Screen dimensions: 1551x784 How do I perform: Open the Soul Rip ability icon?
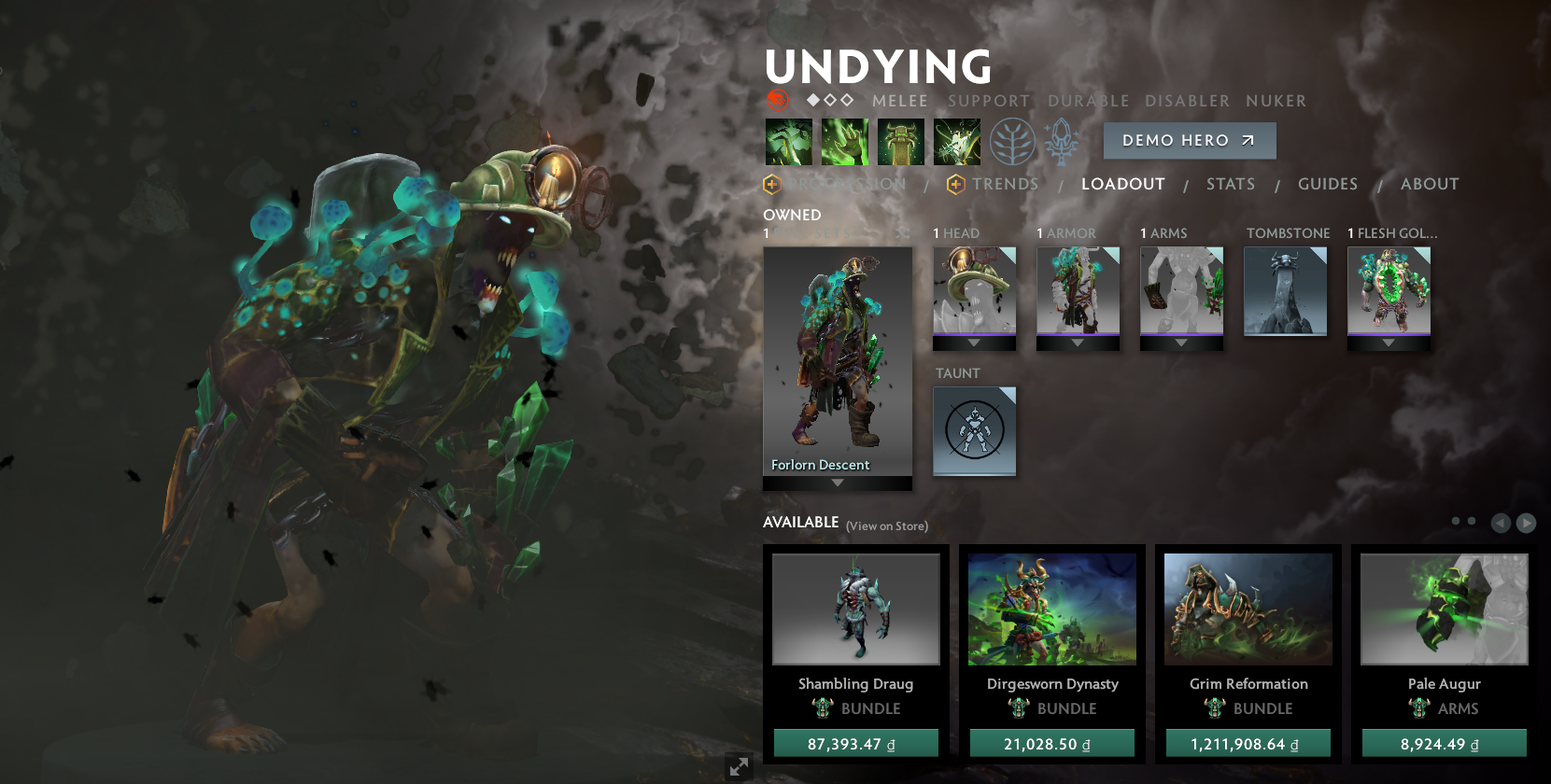pos(845,141)
